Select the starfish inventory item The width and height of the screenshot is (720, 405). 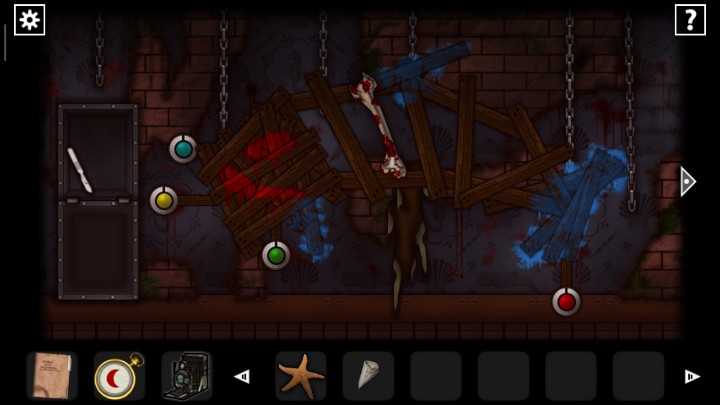tap(300, 376)
